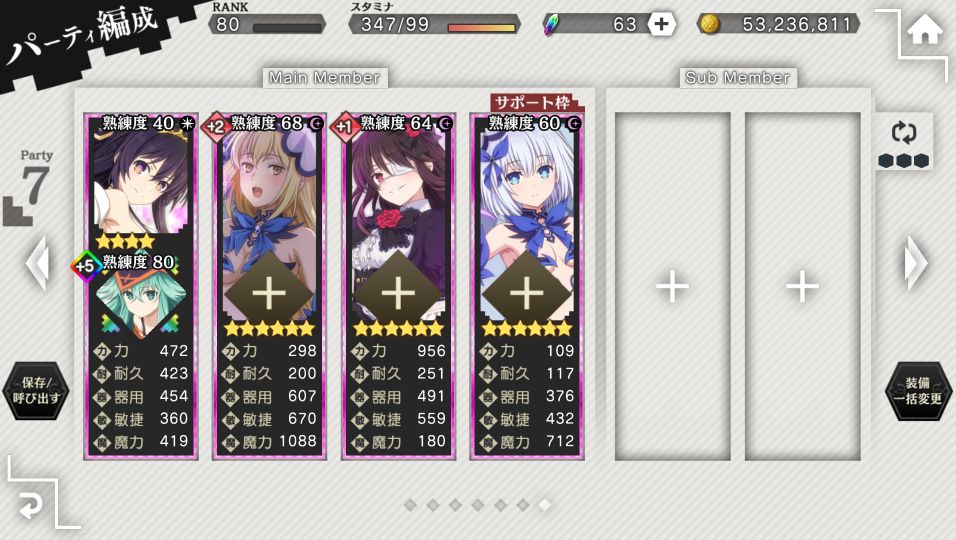Open the bulk equipment change menu
956x540 pixels.
point(918,390)
